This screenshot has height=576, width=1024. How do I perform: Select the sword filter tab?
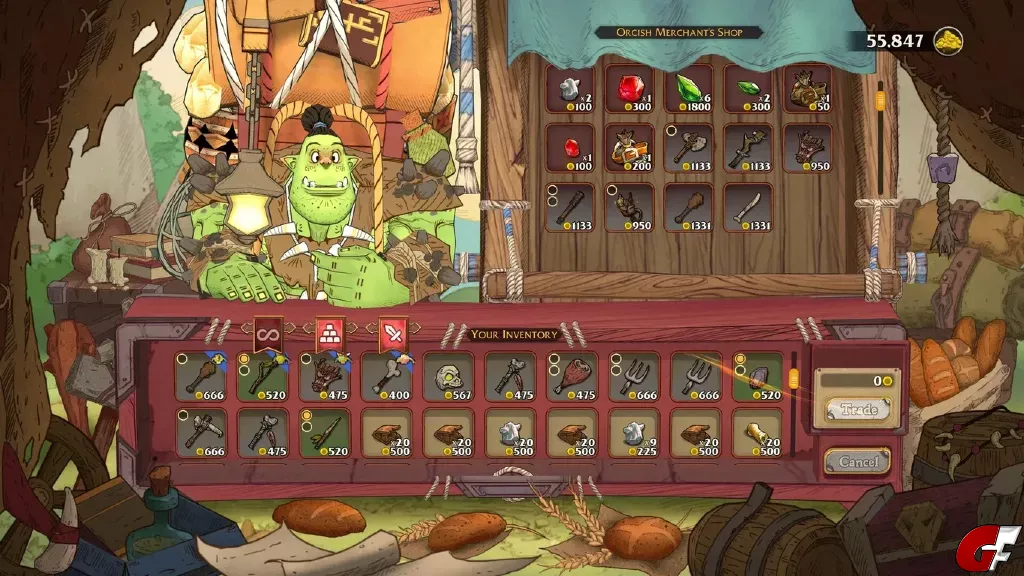point(392,336)
